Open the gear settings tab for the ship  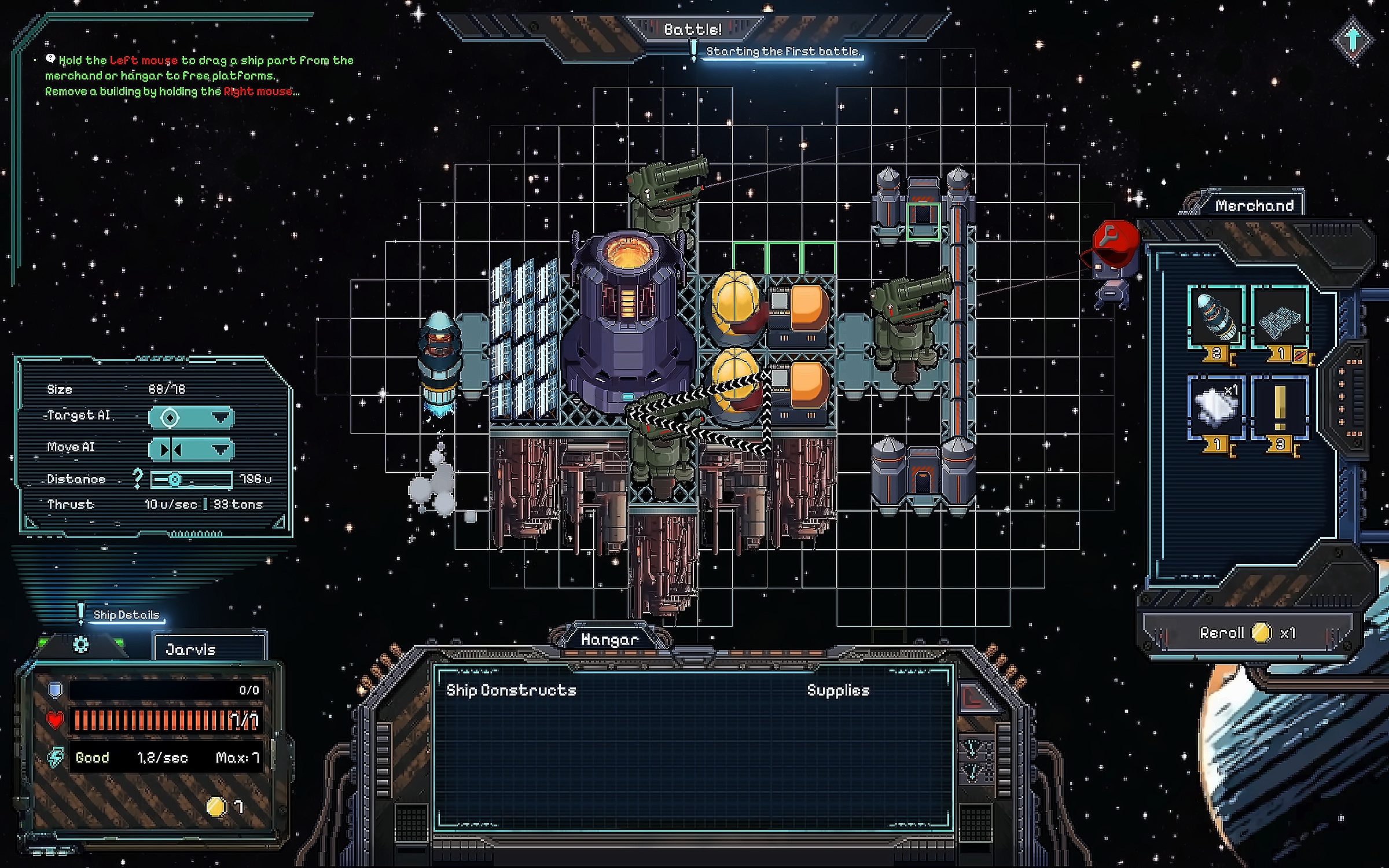pyautogui.click(x=80, y=644)
